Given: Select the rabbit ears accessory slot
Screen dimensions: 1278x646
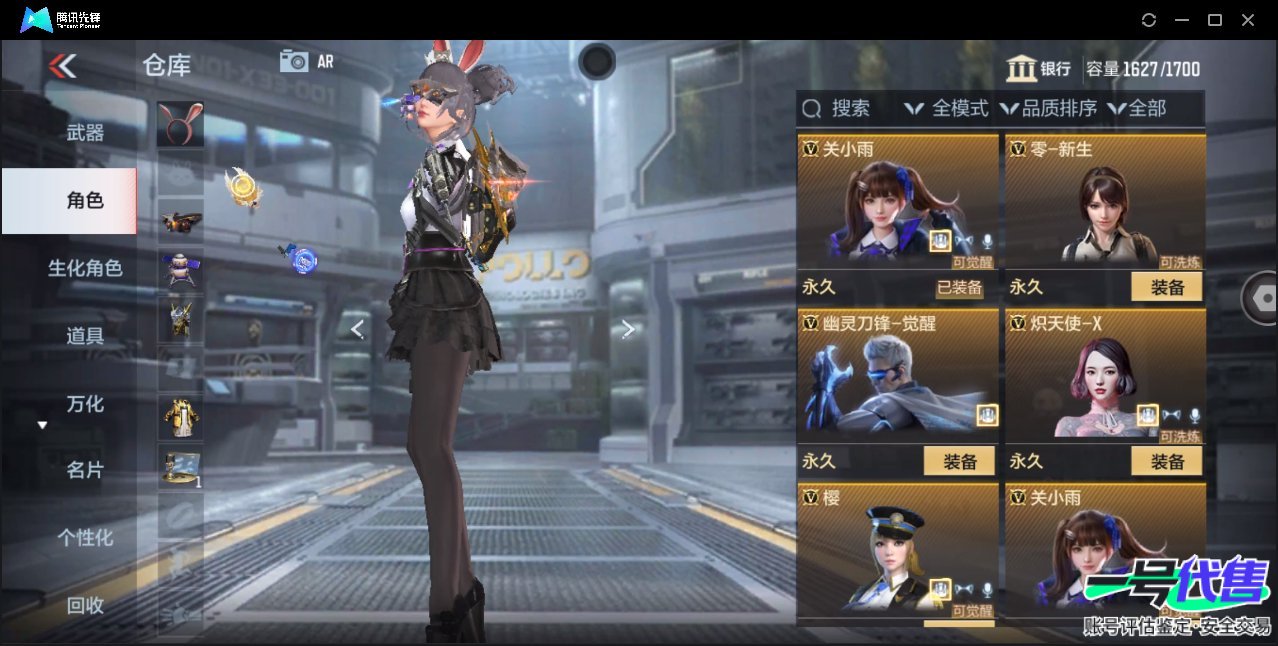Looking at the screenshot, I should [x=180, y=123].
